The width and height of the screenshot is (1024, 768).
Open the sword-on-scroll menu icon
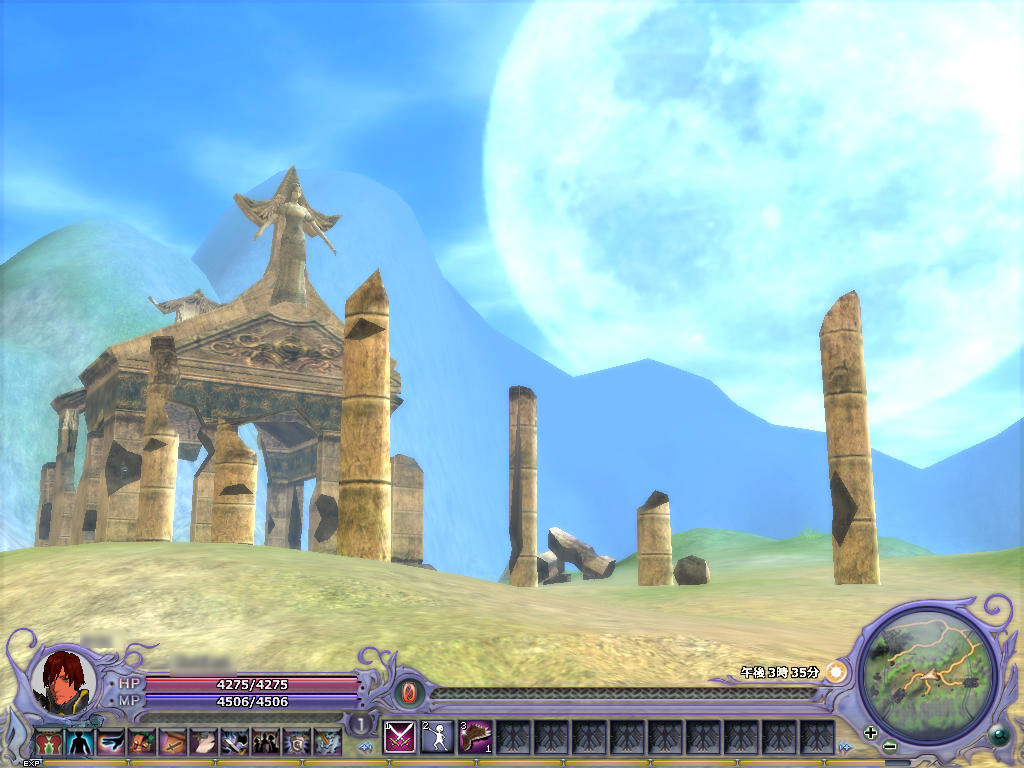173,742
